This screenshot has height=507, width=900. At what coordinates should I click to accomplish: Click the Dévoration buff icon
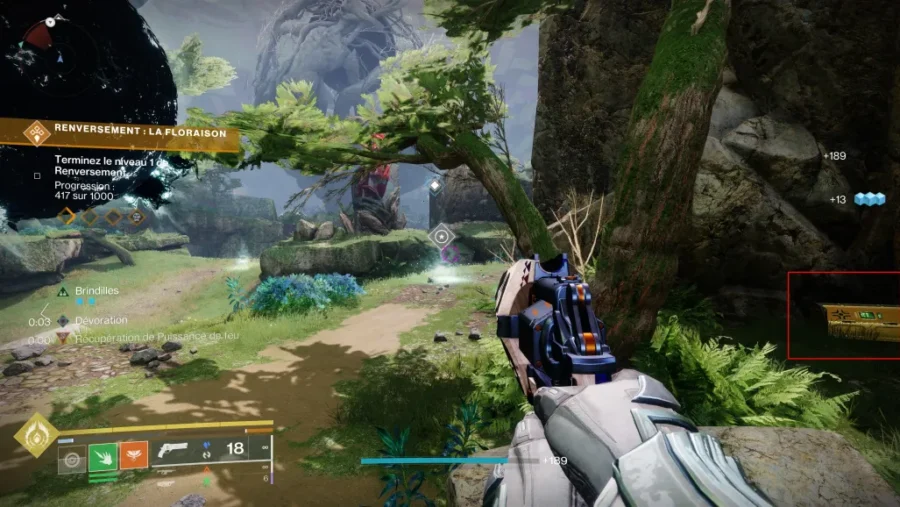(63, 321)
